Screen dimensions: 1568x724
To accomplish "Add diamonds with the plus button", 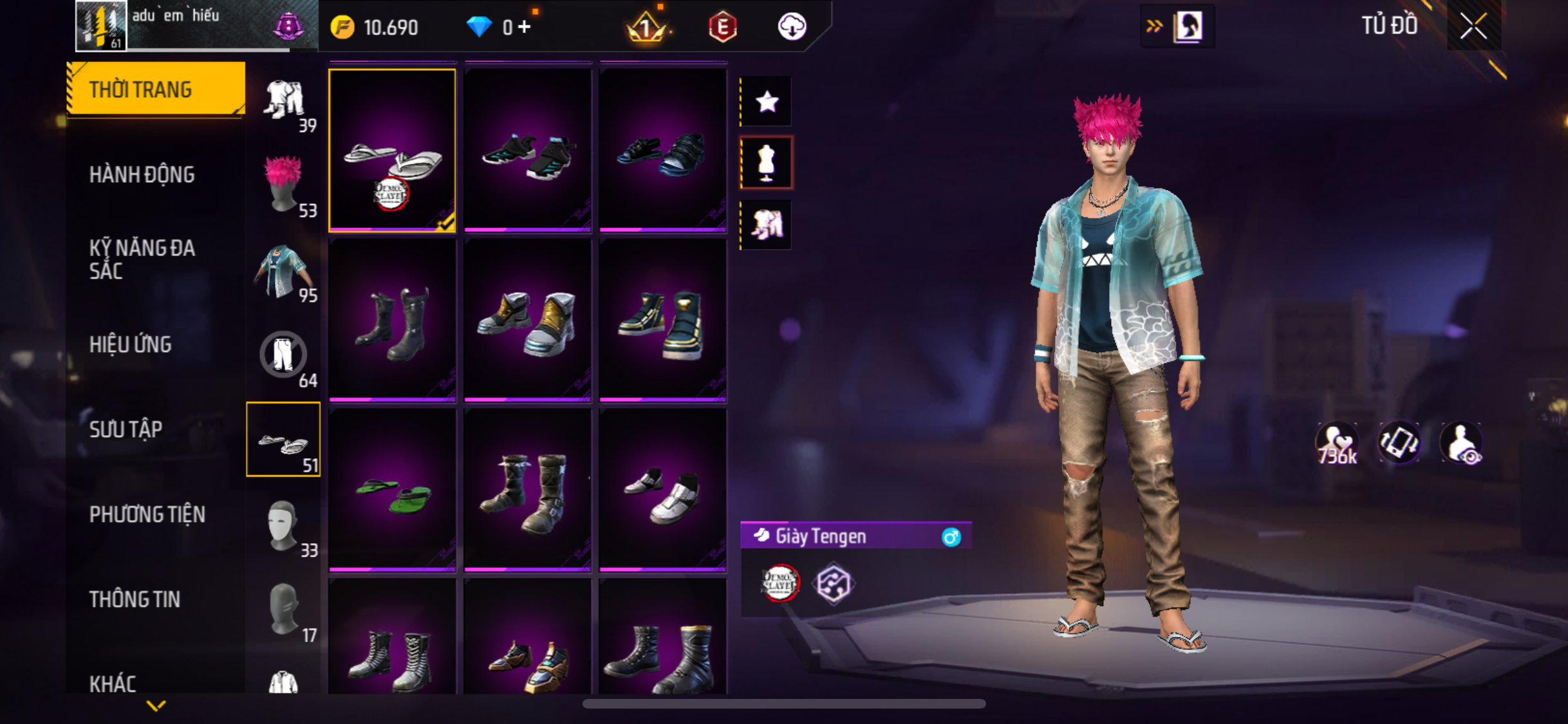I will (525, 27).
